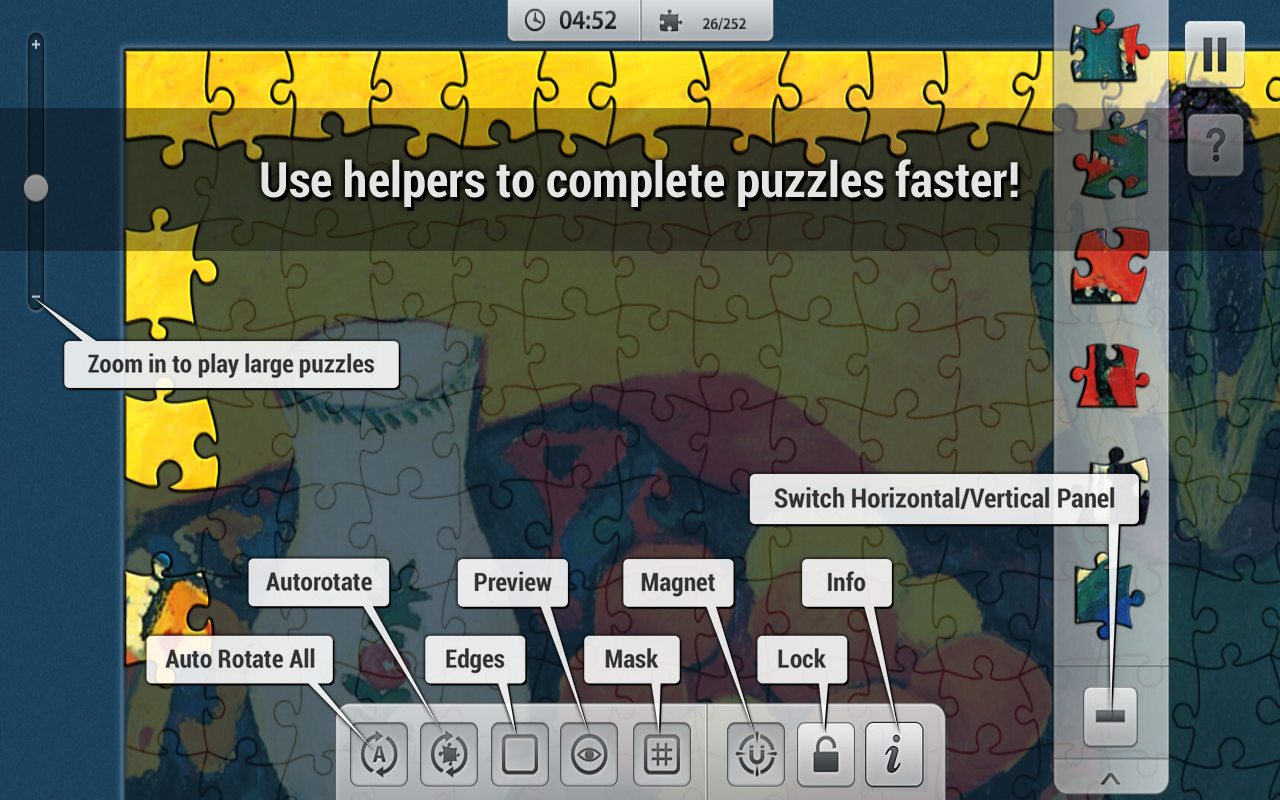Open the help question mark
This screenshot has height=800, width=1280.
[1215, 145]
